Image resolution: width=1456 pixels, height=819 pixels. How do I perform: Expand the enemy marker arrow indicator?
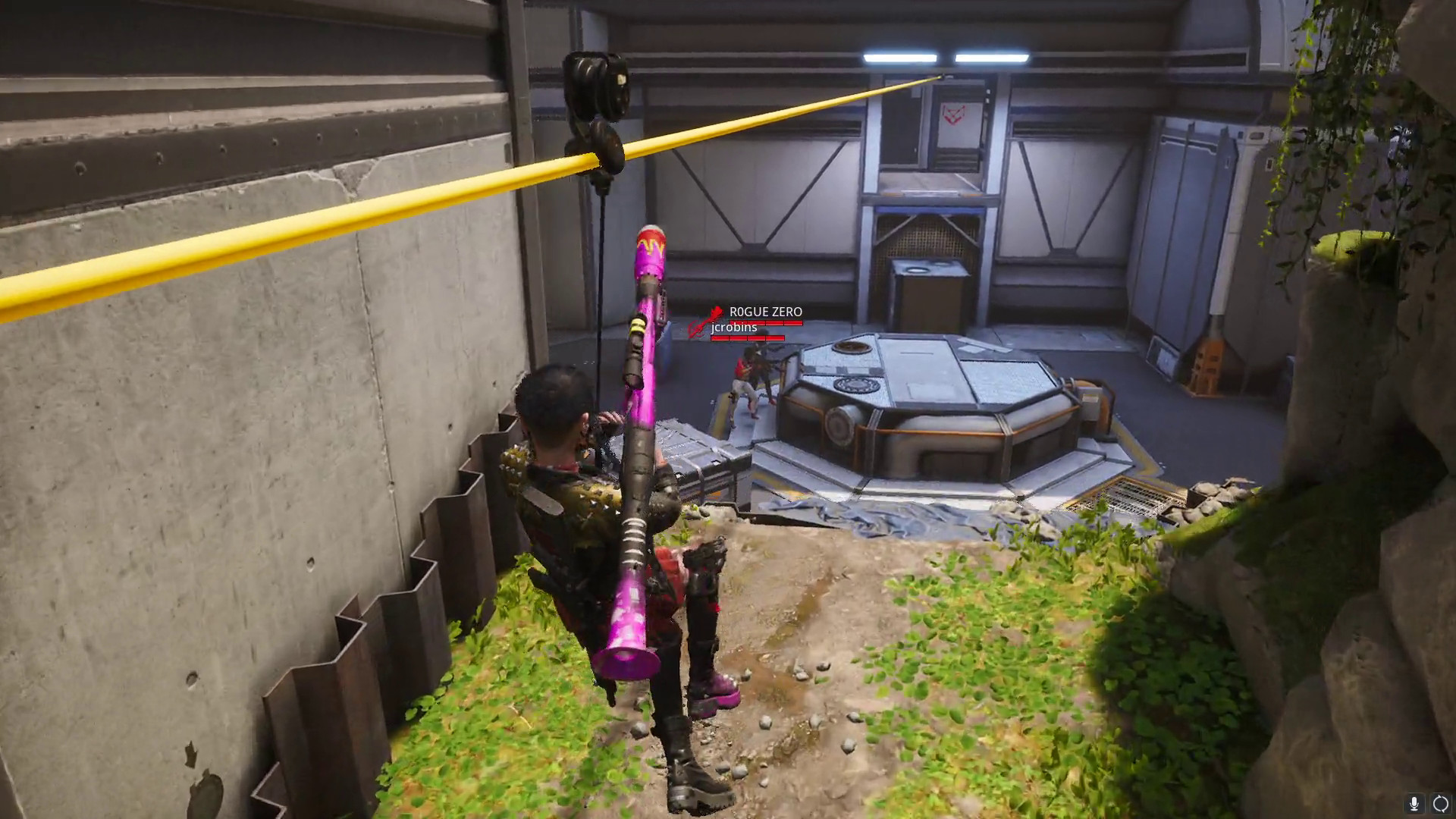(x=707, y=320)
